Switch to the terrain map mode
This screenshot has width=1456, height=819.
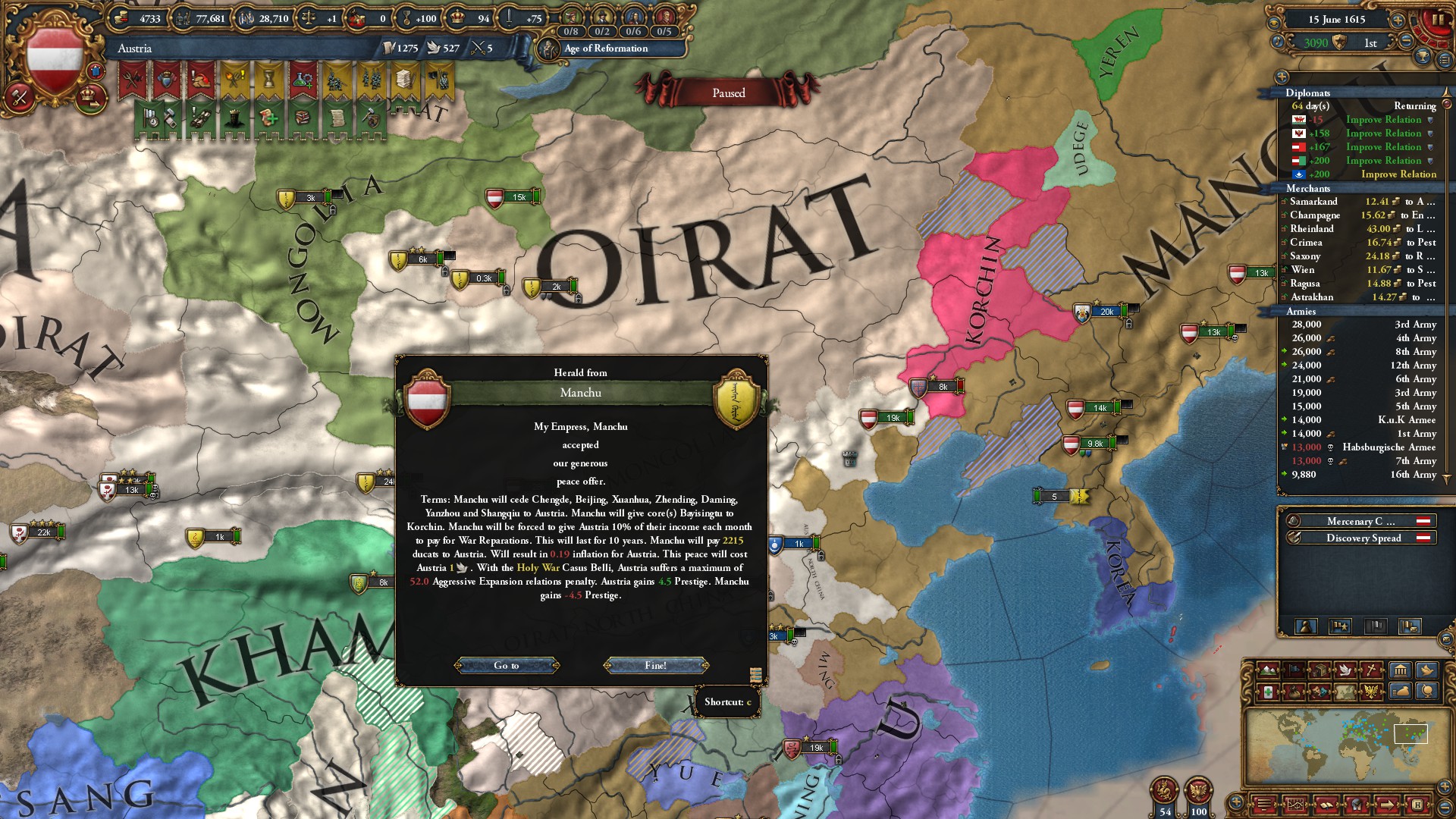(x=1268, y=670)
